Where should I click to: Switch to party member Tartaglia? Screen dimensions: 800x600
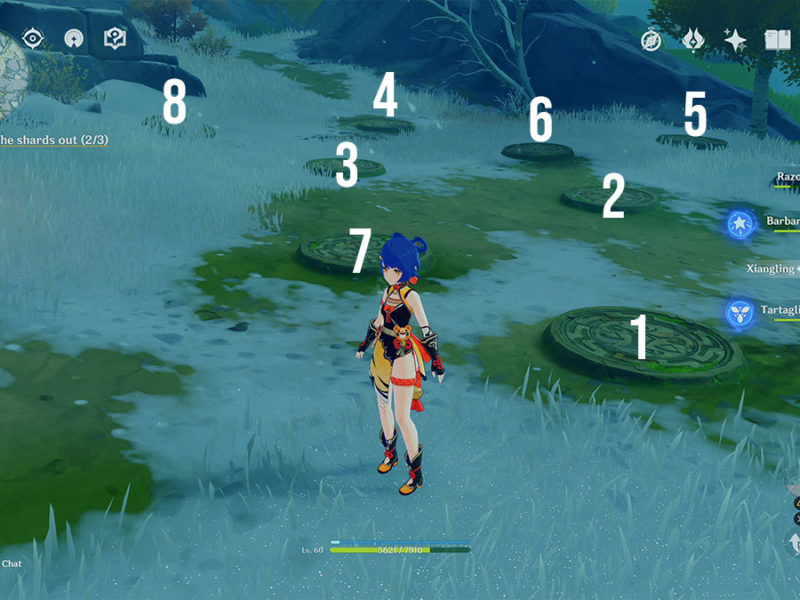pyautogui.click(x=780, y=311)
